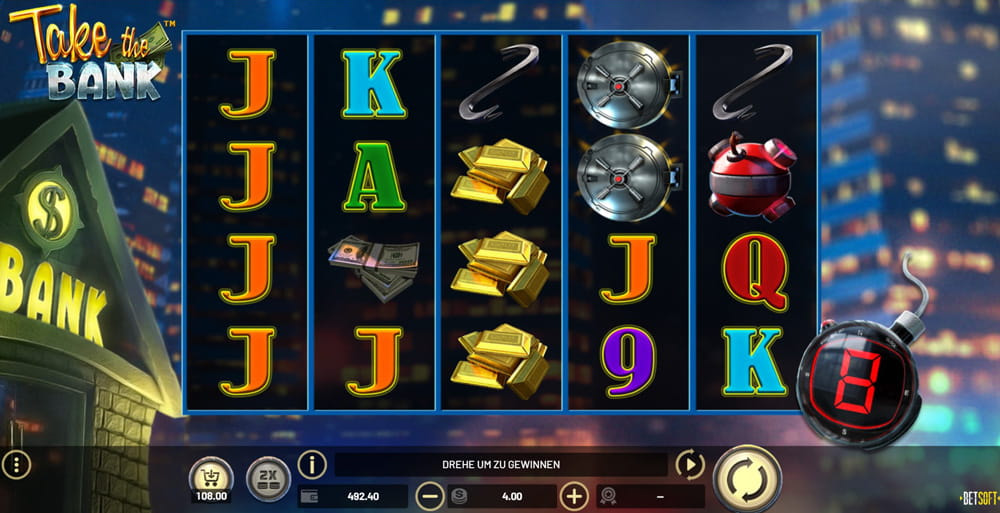Viewport: 1000px width, 513px height.
Task: Increase the bet with the plus button
Action: [573, 496]
